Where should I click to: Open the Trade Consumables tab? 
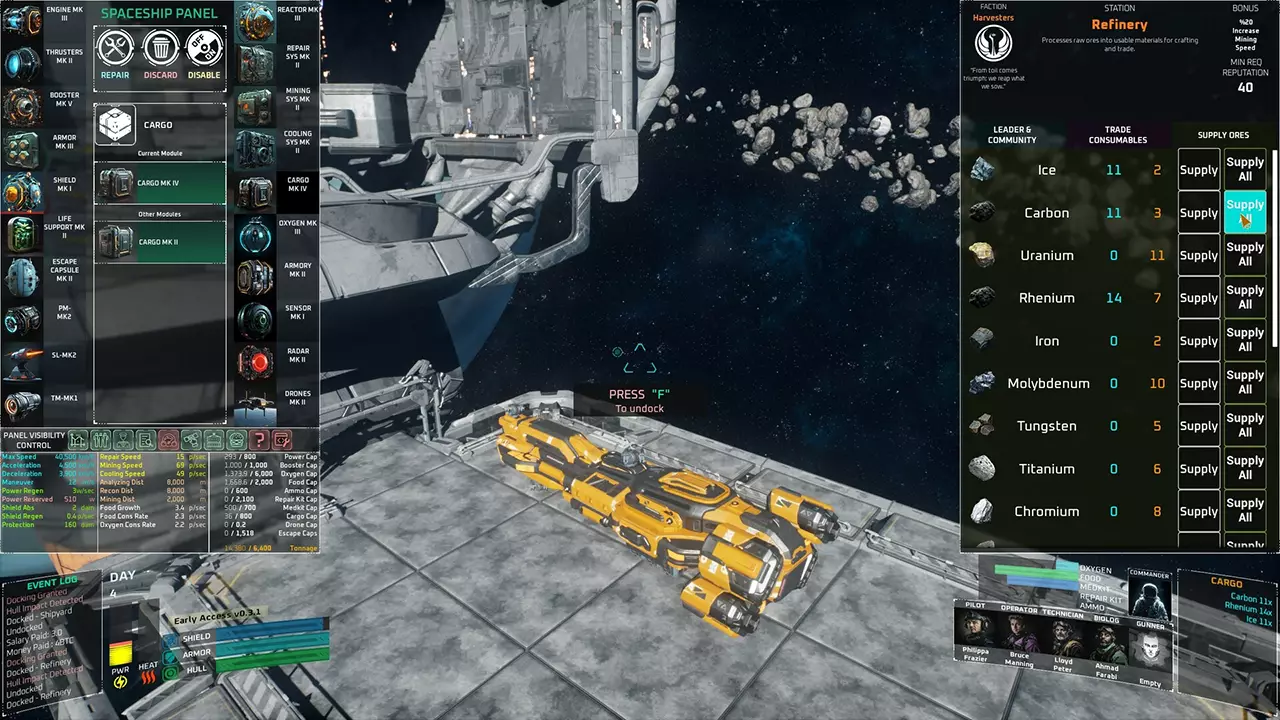pos(1118,135)
